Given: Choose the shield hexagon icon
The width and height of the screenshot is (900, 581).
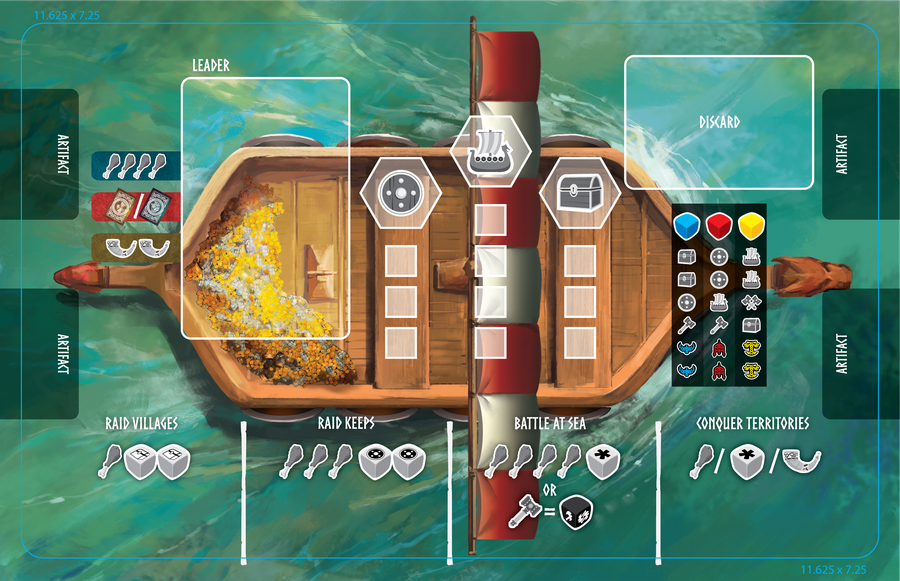Looking at the screenshot, I should pos(400,194).
